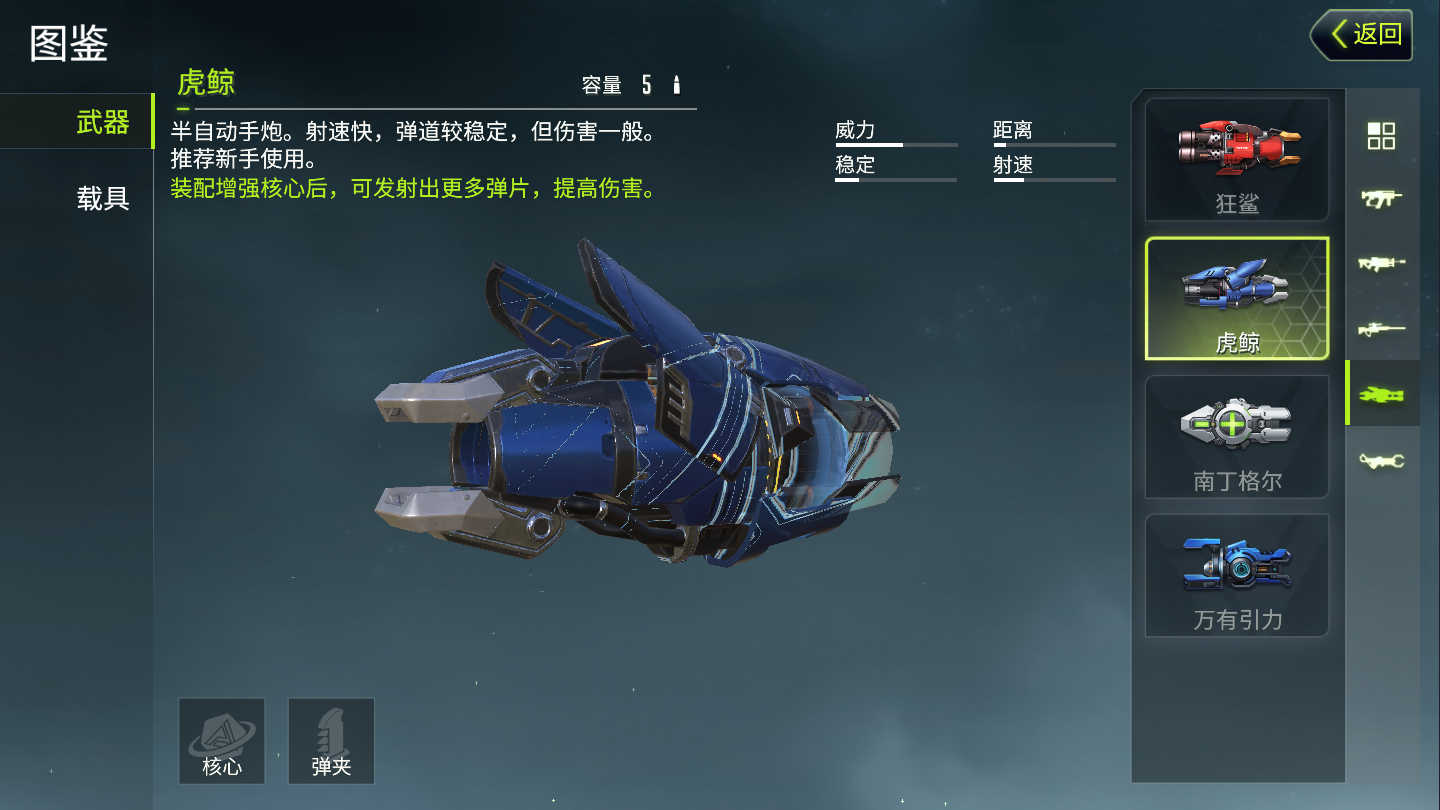Image resolution: width=1440 pixels, height=810 pixels.
Task: Click the 返回 back button
Action: [1362, 34]
